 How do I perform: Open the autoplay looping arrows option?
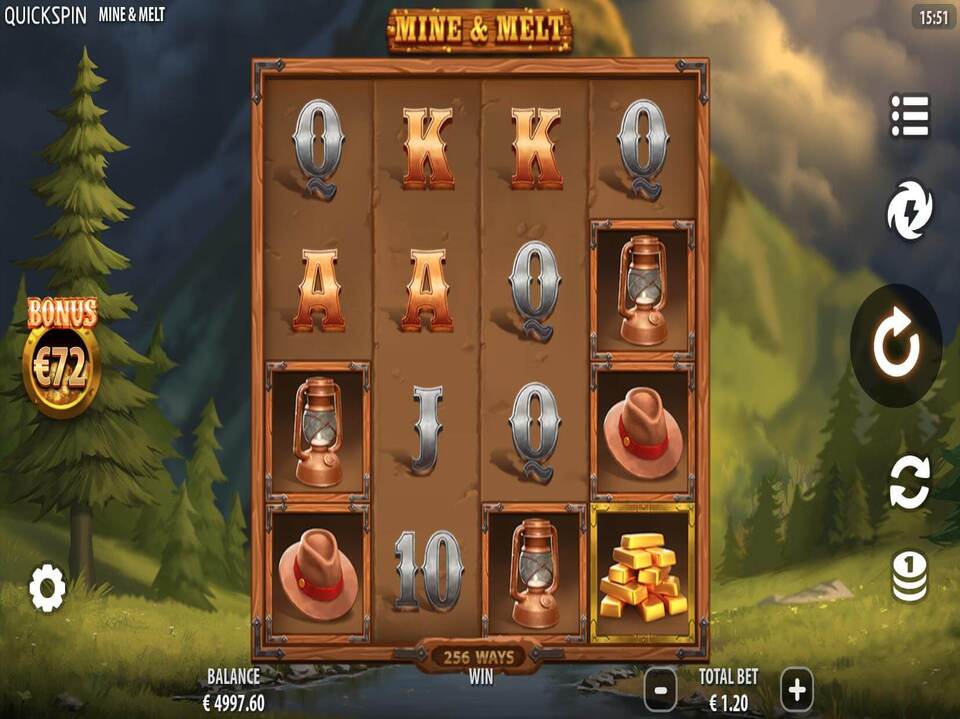tap(910, 481)
